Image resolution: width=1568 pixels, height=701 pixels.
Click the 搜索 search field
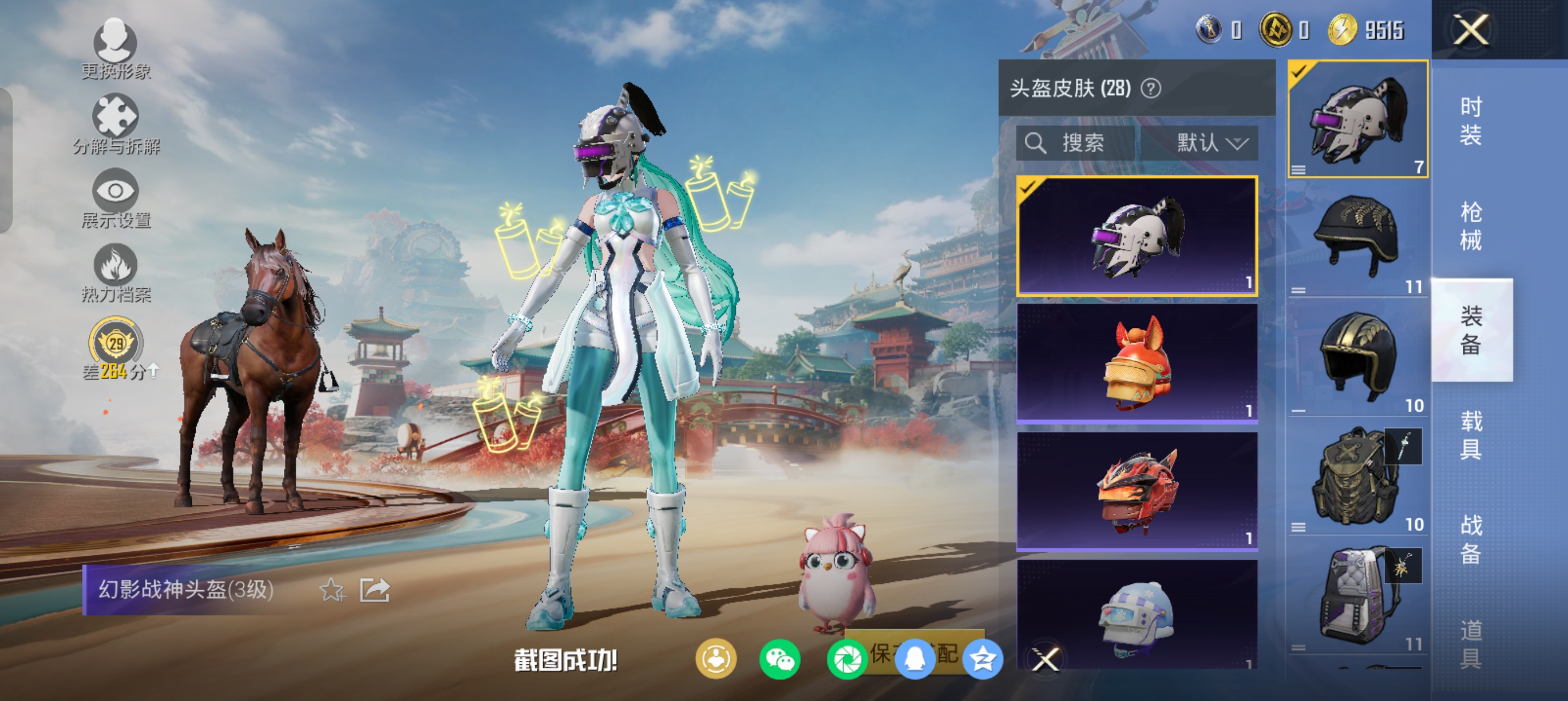coord(1076,143)
